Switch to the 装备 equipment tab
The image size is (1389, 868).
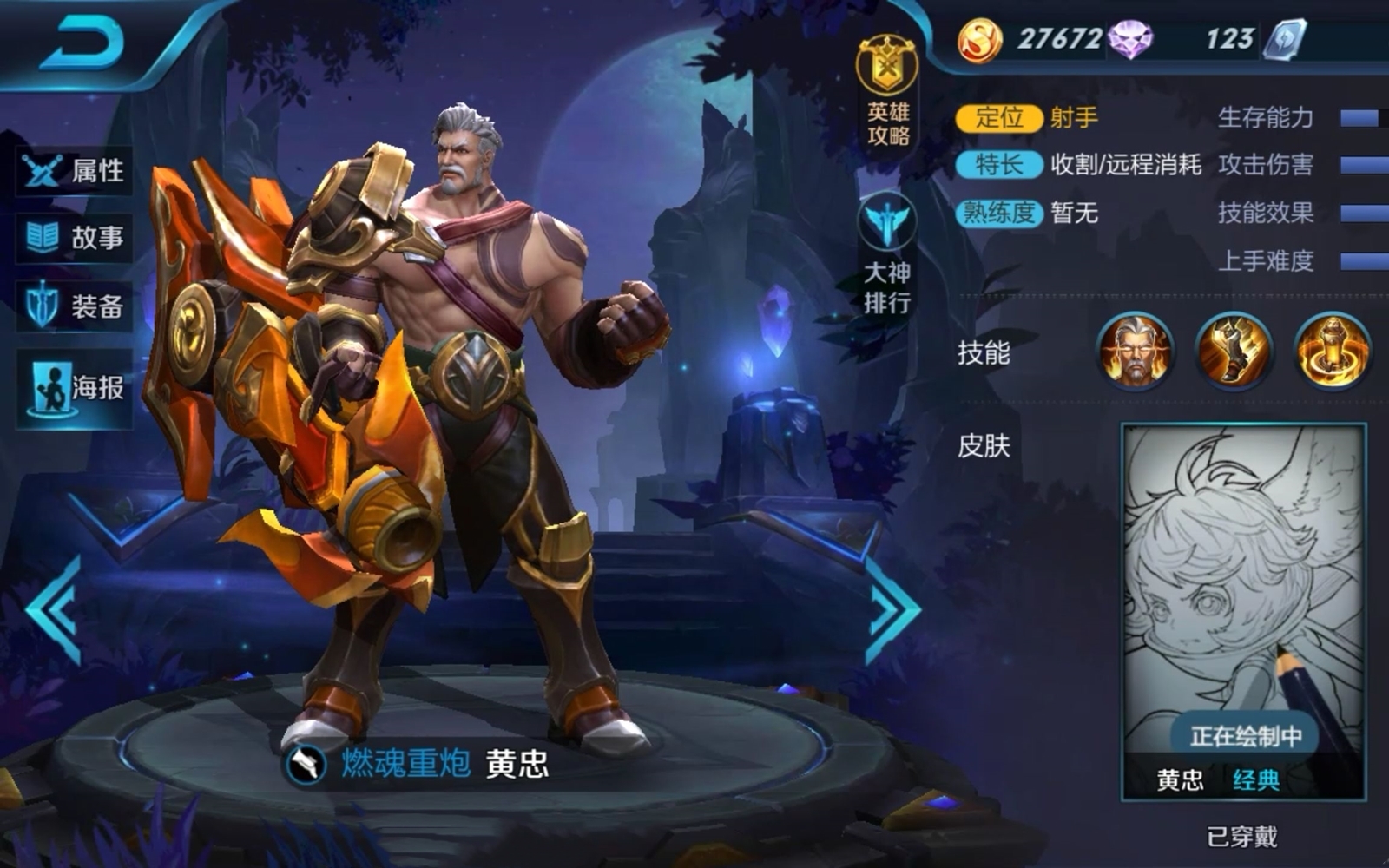[x=76, y=306]
